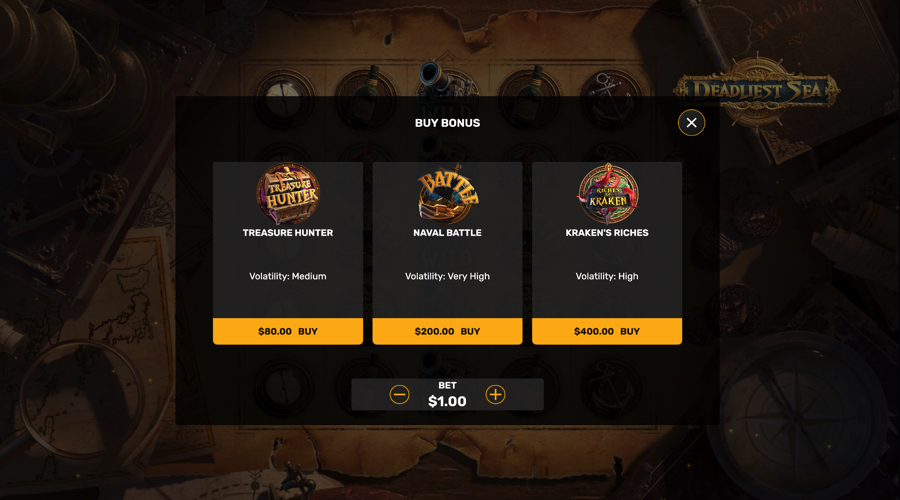Choose the Naval Battle bonus icon
Screen dimensions: 900x500
point(447,193)
